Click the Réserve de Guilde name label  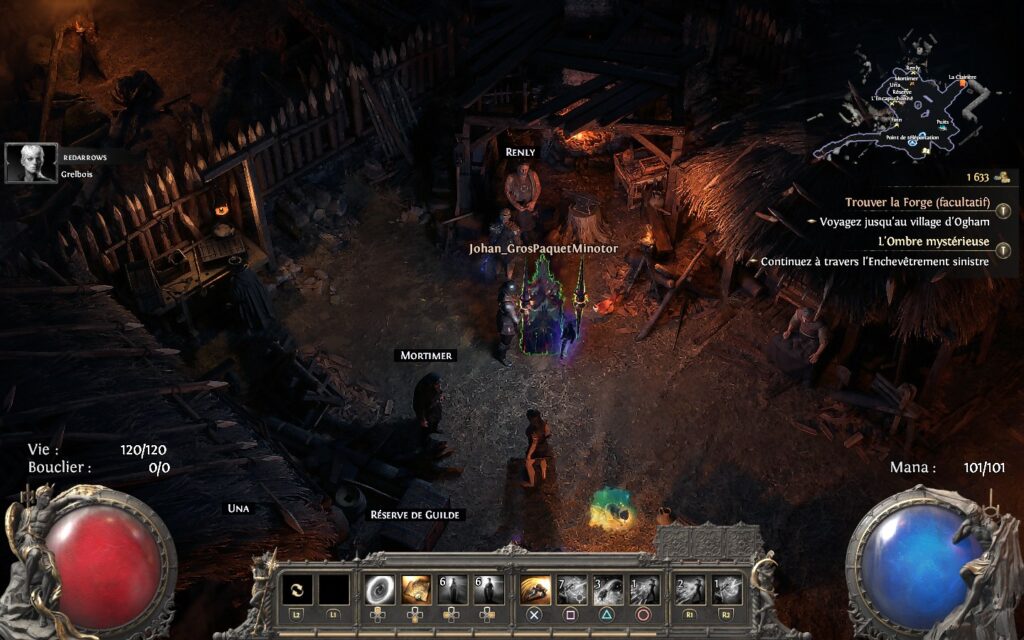click(417, 515)
